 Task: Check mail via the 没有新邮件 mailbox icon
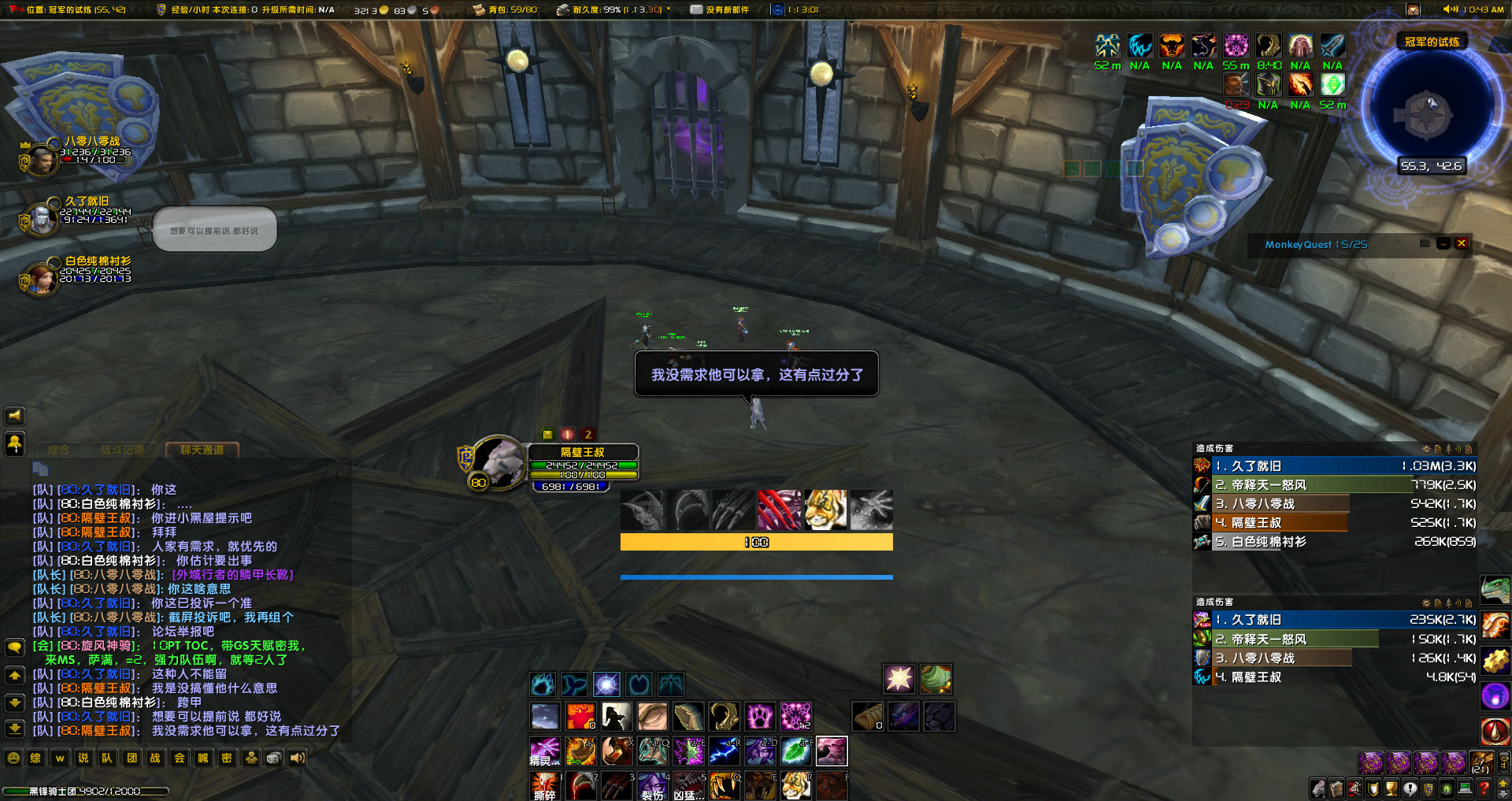click(x=696, y=9)
